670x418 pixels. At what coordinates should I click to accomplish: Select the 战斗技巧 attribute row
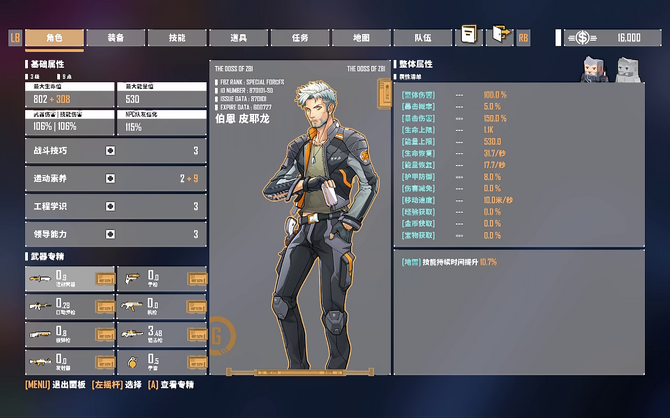[x=115, y=151]
